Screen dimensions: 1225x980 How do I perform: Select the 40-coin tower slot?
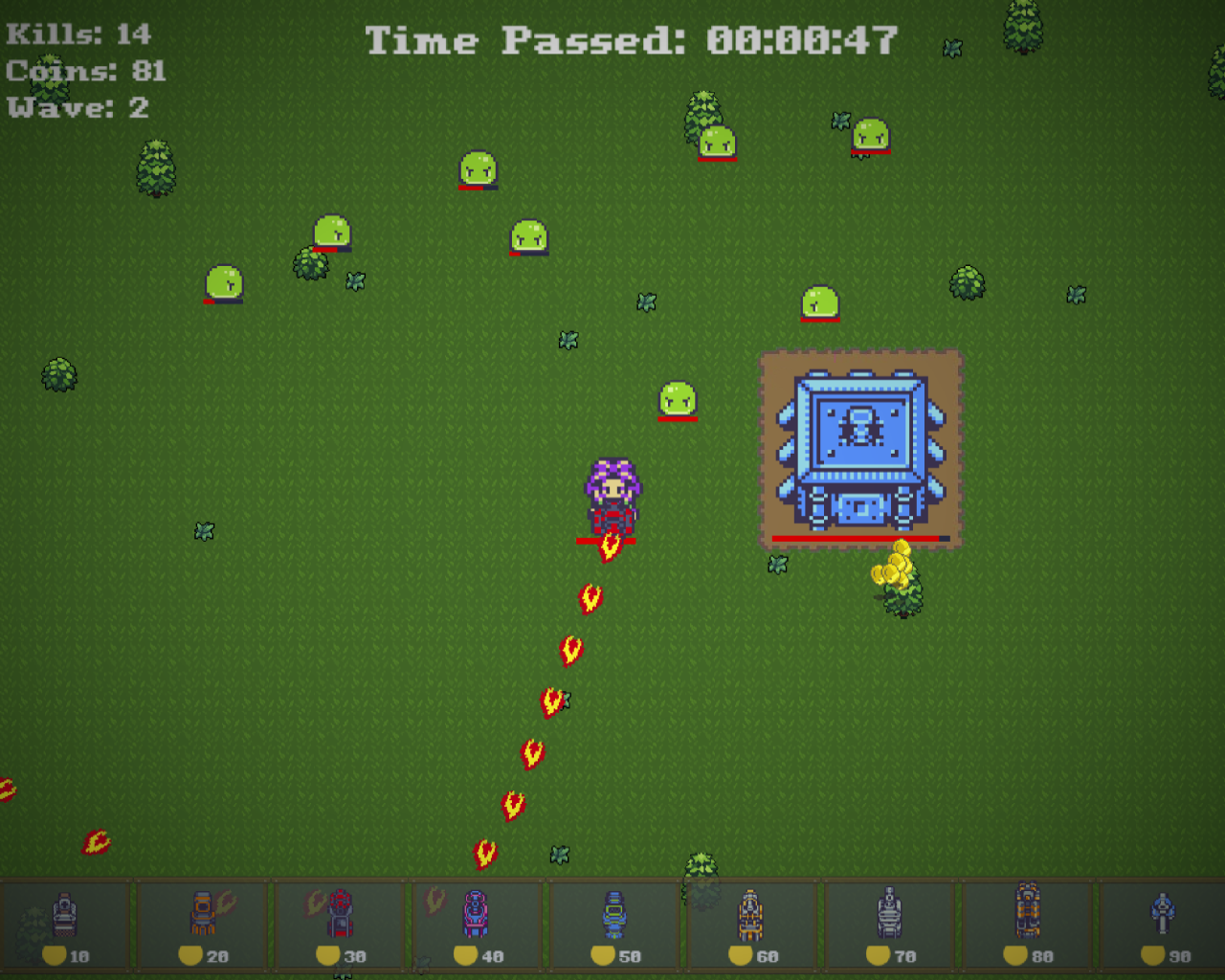478,924
